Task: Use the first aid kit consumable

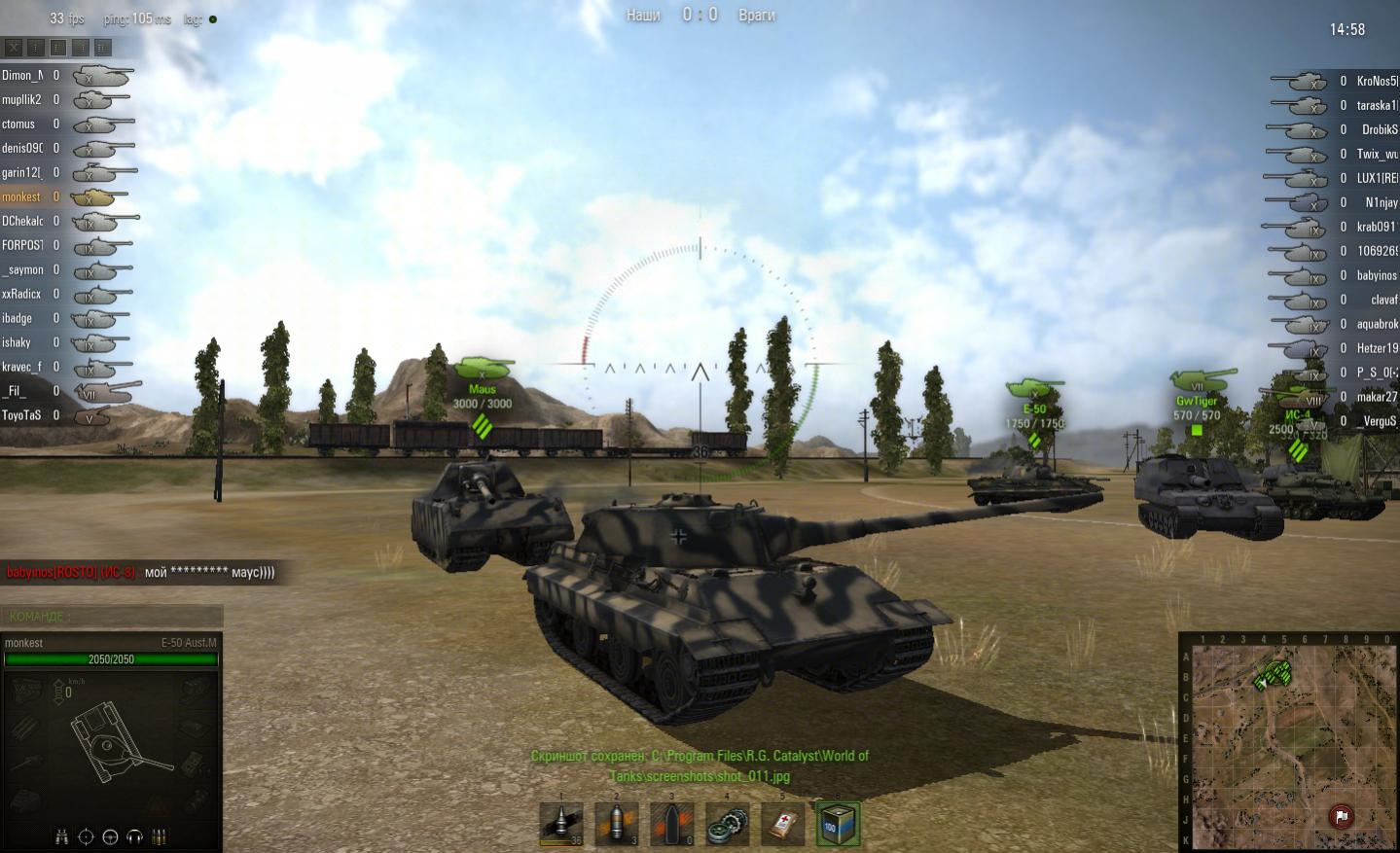Action: [783, 824]
